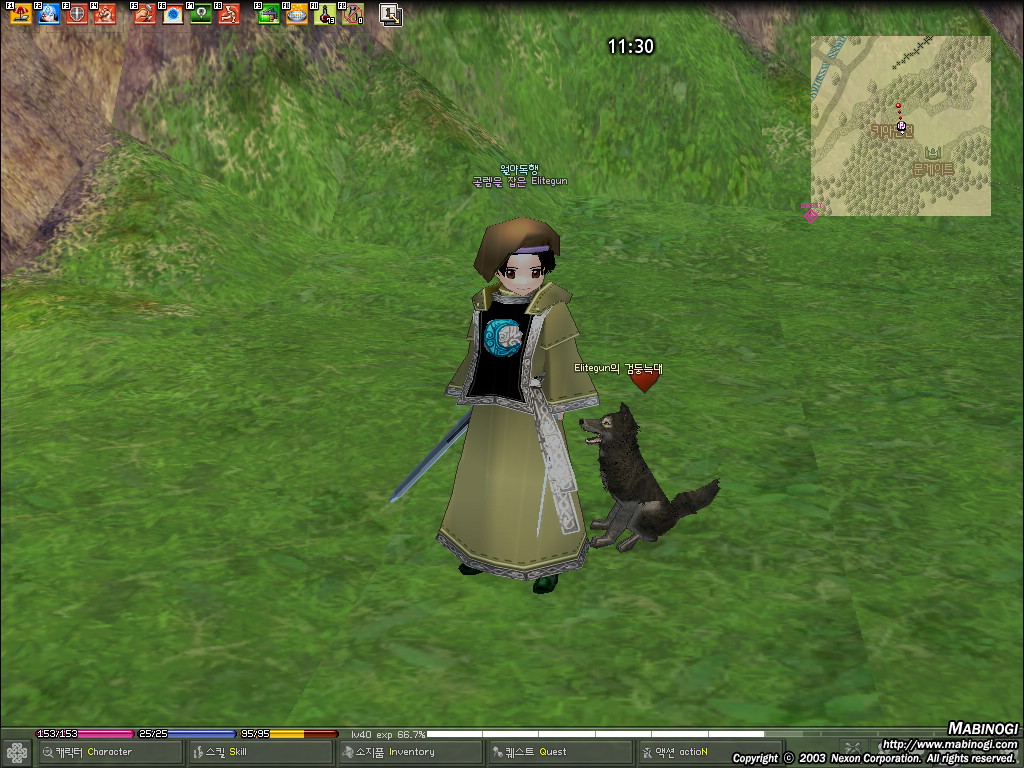
Task: Use the F8 kicking leg skill
Action: coord(229,14)
